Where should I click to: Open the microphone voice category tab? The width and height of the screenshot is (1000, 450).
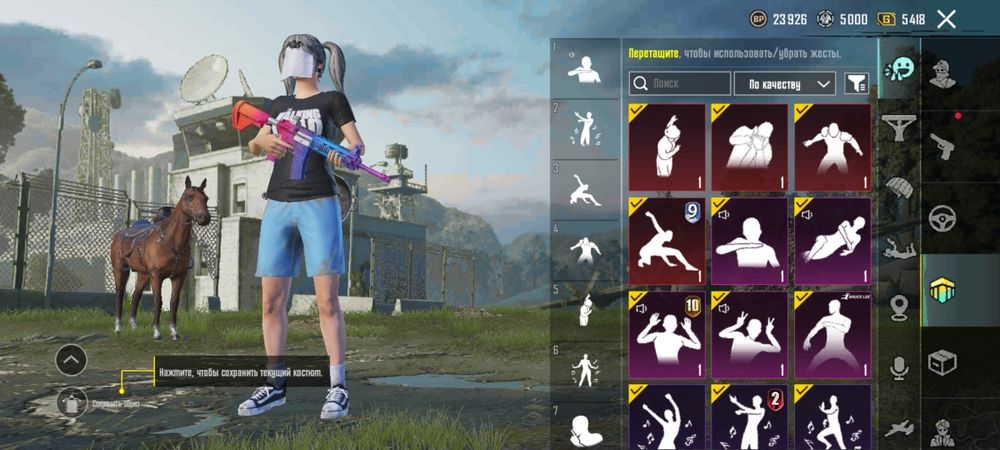click(899, 368)
